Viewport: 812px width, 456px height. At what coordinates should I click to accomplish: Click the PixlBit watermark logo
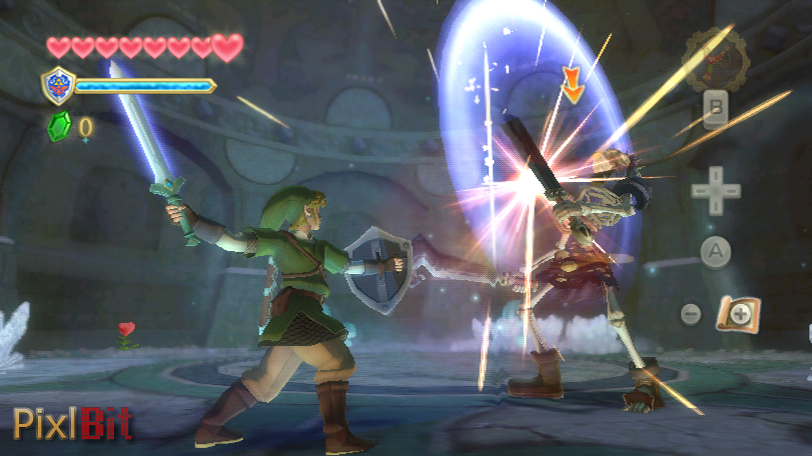72,424
